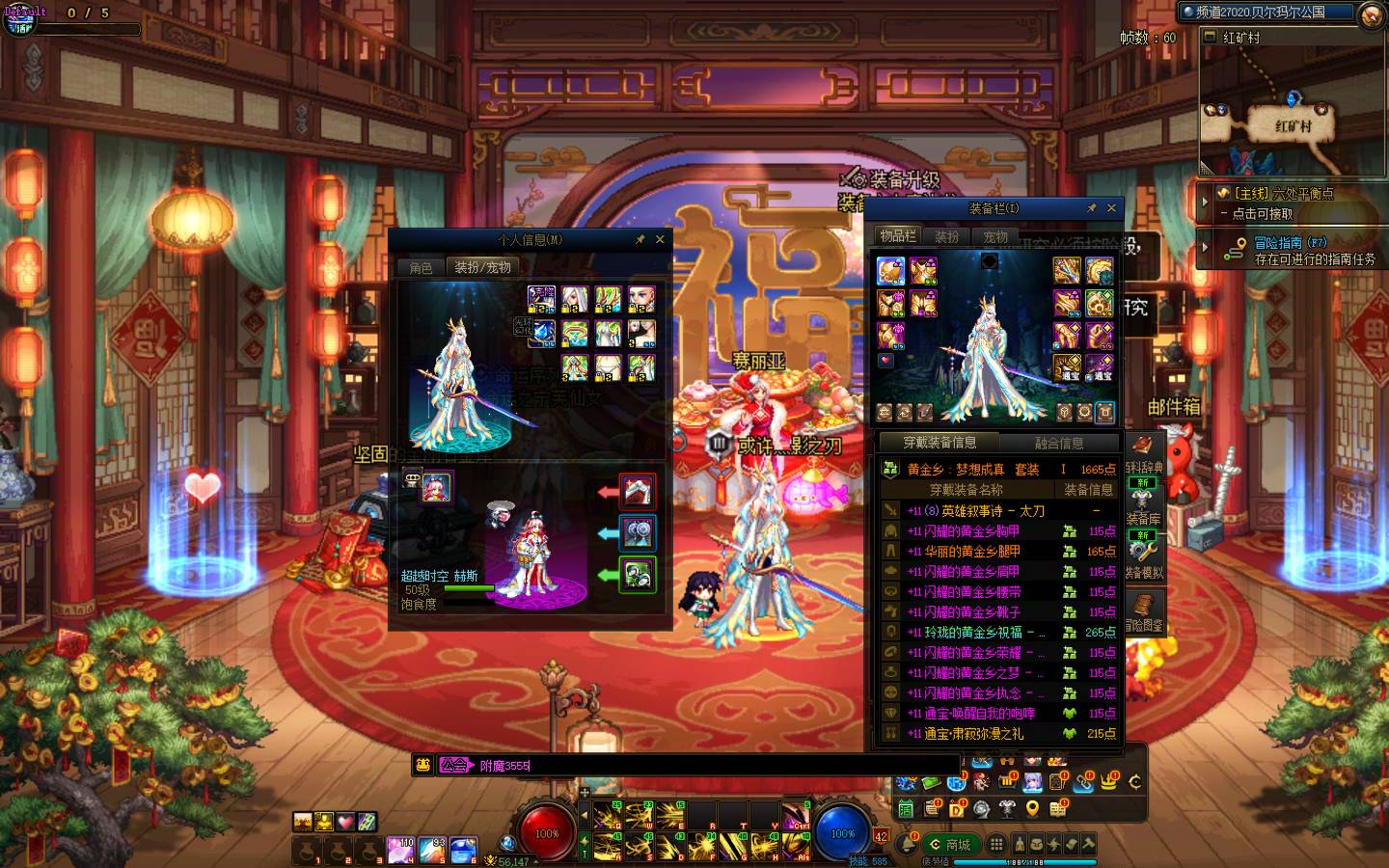Show the 宠物 tab in equipment window

(995, 235)
